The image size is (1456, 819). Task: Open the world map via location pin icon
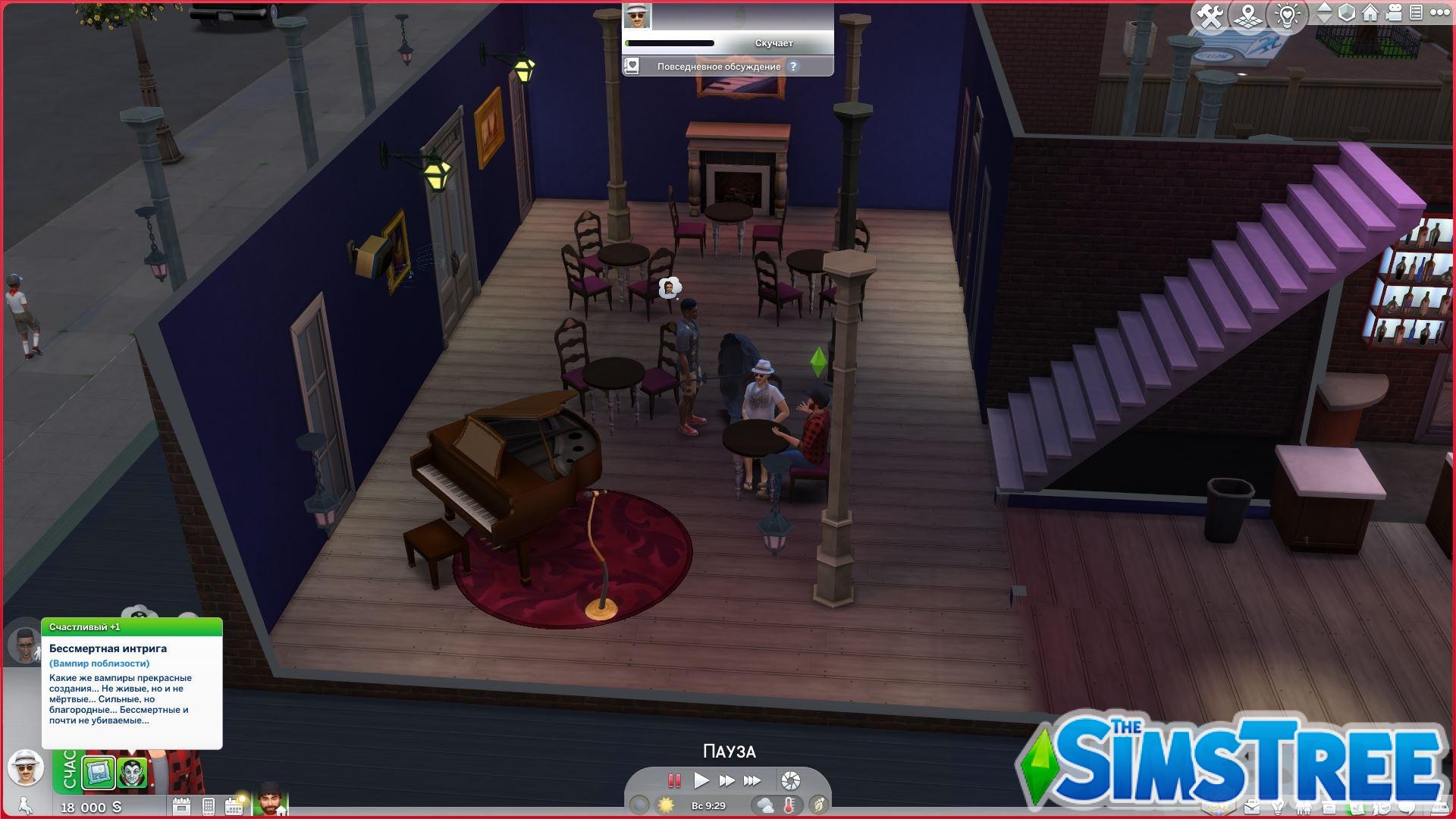tap(1248, 12)
